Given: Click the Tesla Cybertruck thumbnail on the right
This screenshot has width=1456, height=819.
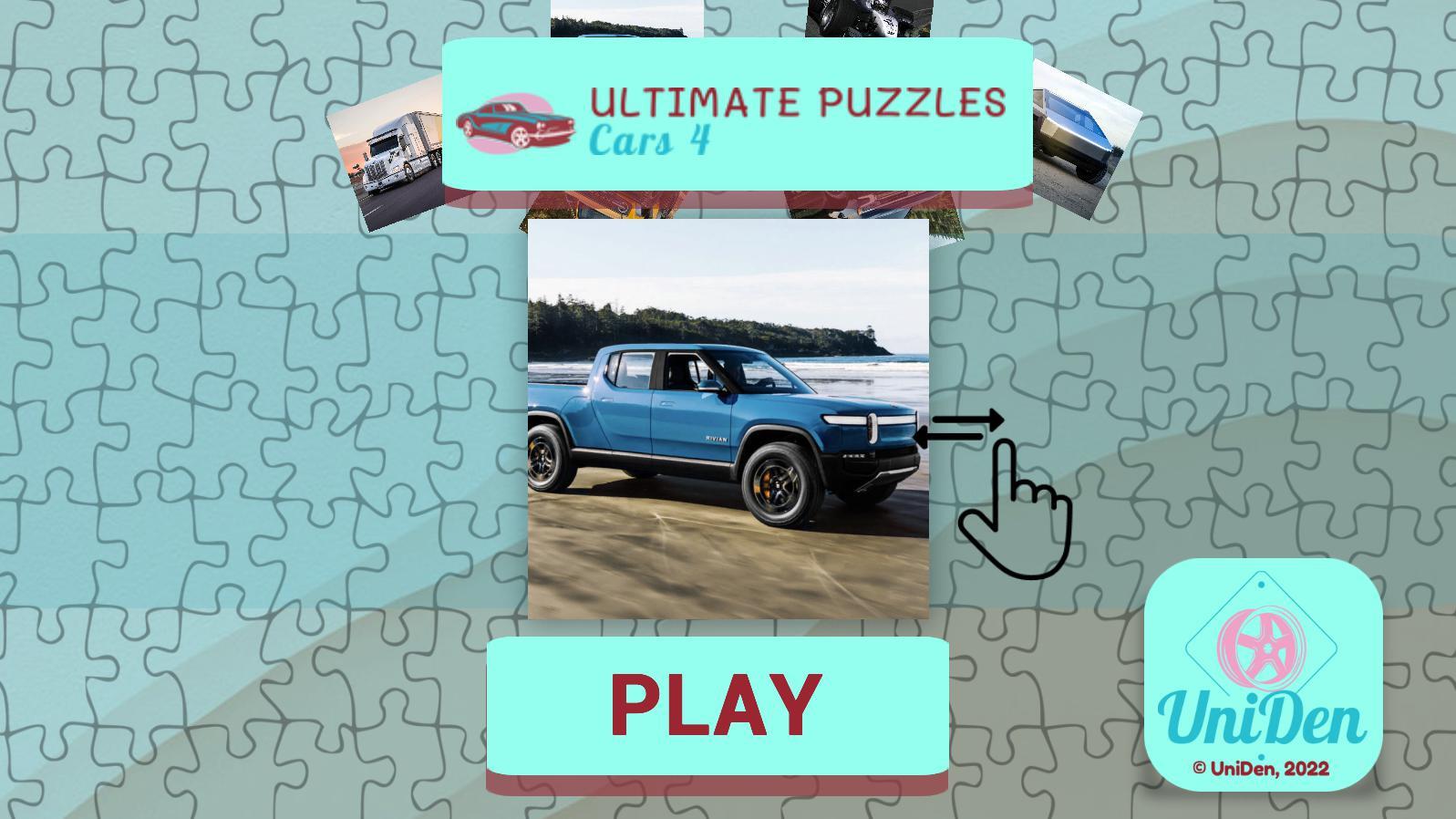Looking at the screenshot, I should [1085, 128].
